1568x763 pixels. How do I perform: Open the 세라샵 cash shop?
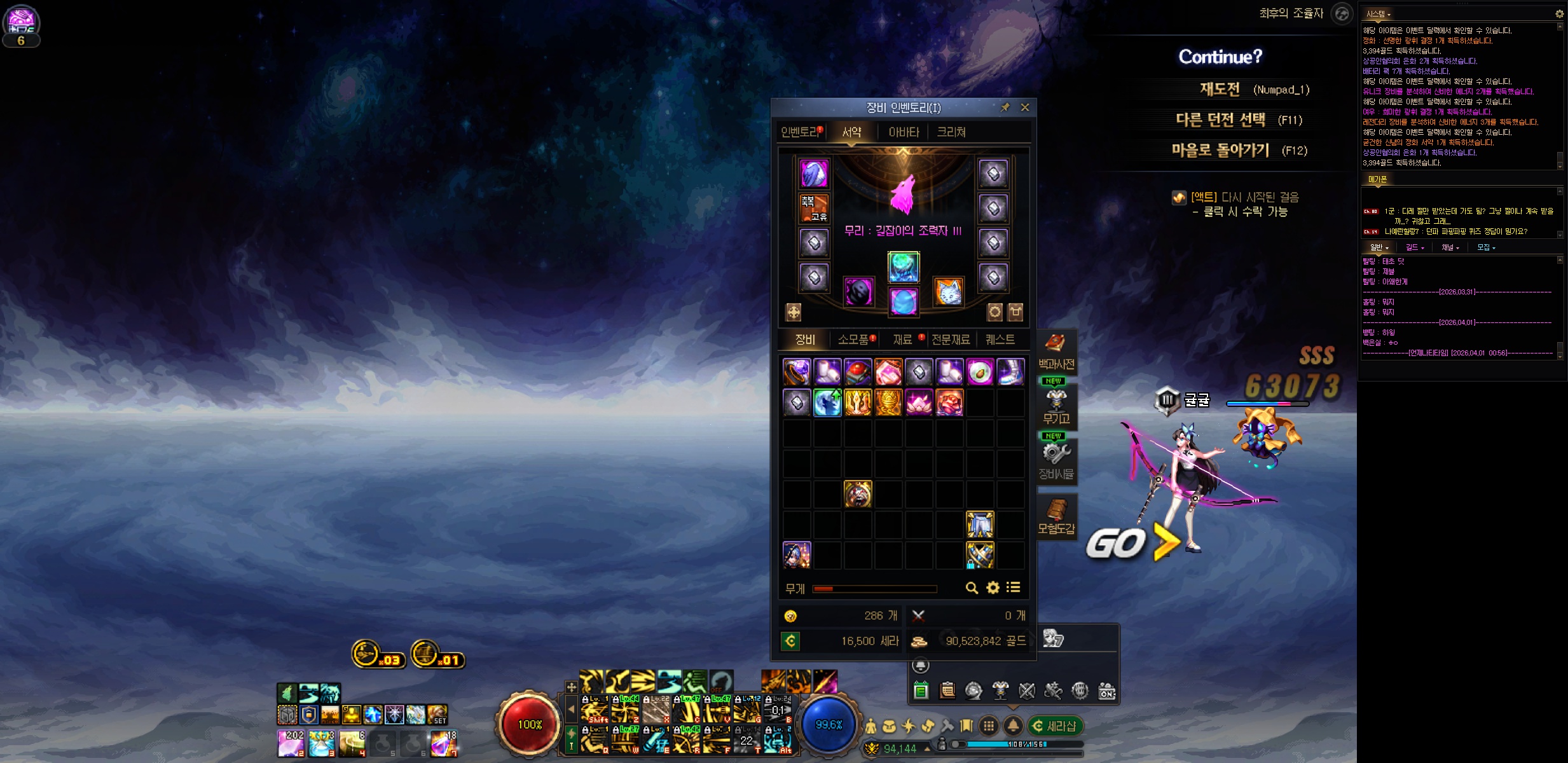point(1056,725)
